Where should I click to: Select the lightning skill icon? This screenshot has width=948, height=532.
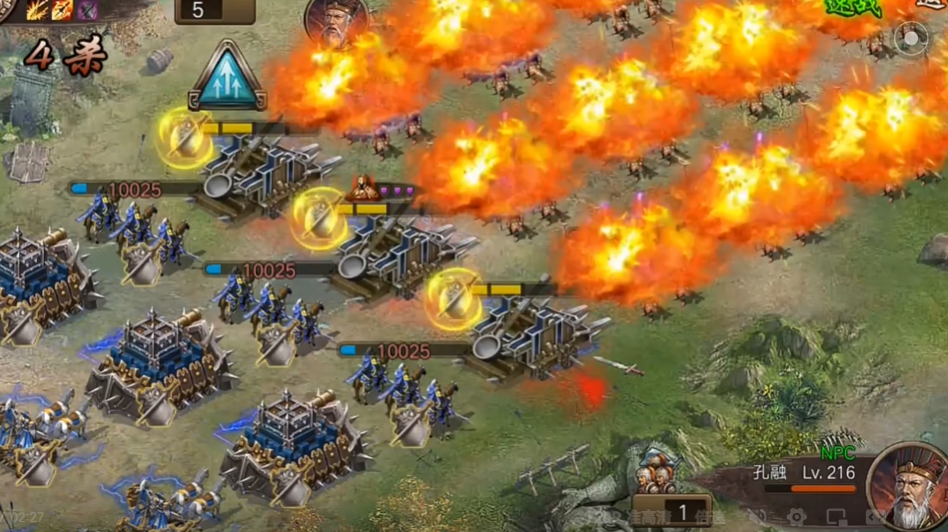tap(37, 9)
